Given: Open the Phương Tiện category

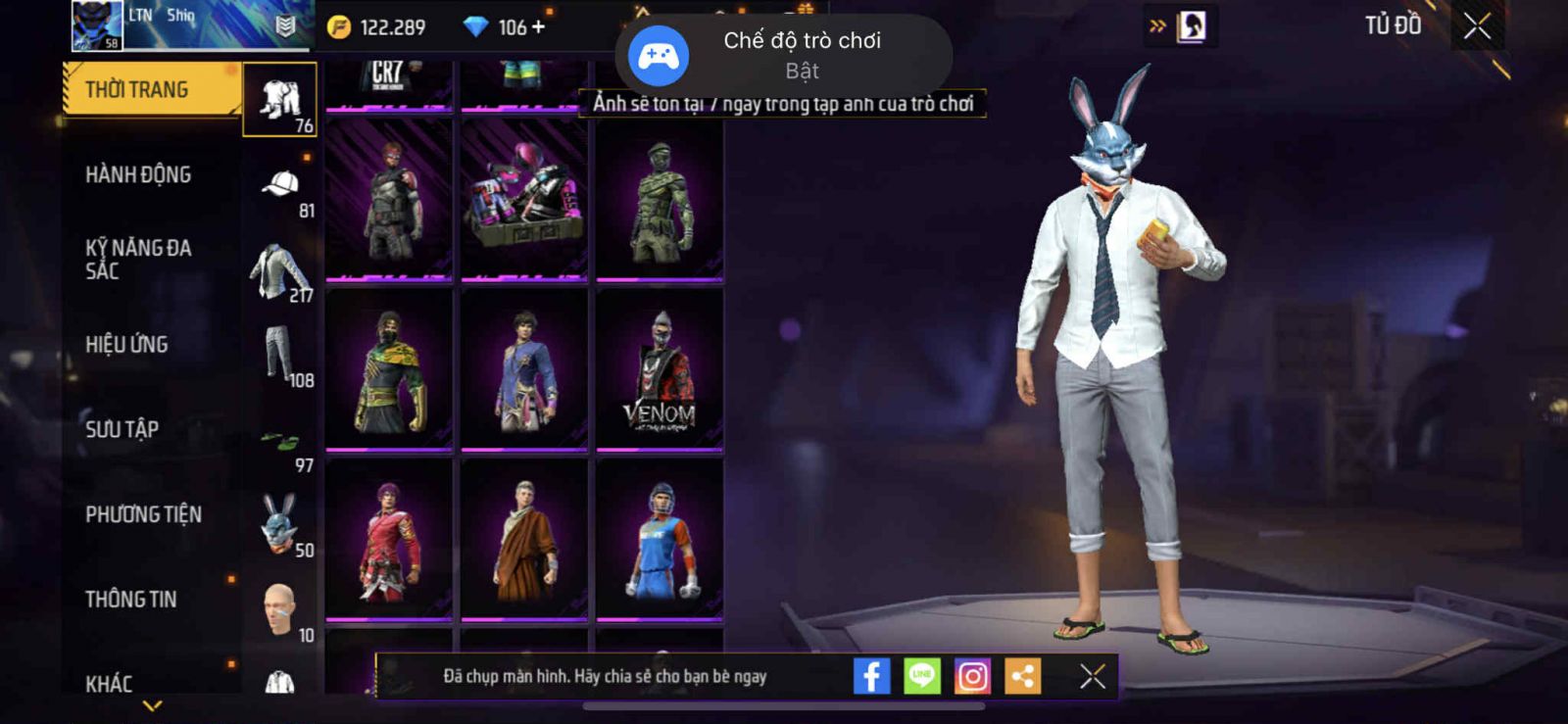Looking at the screenshot, I should click(x=143, y=514).
